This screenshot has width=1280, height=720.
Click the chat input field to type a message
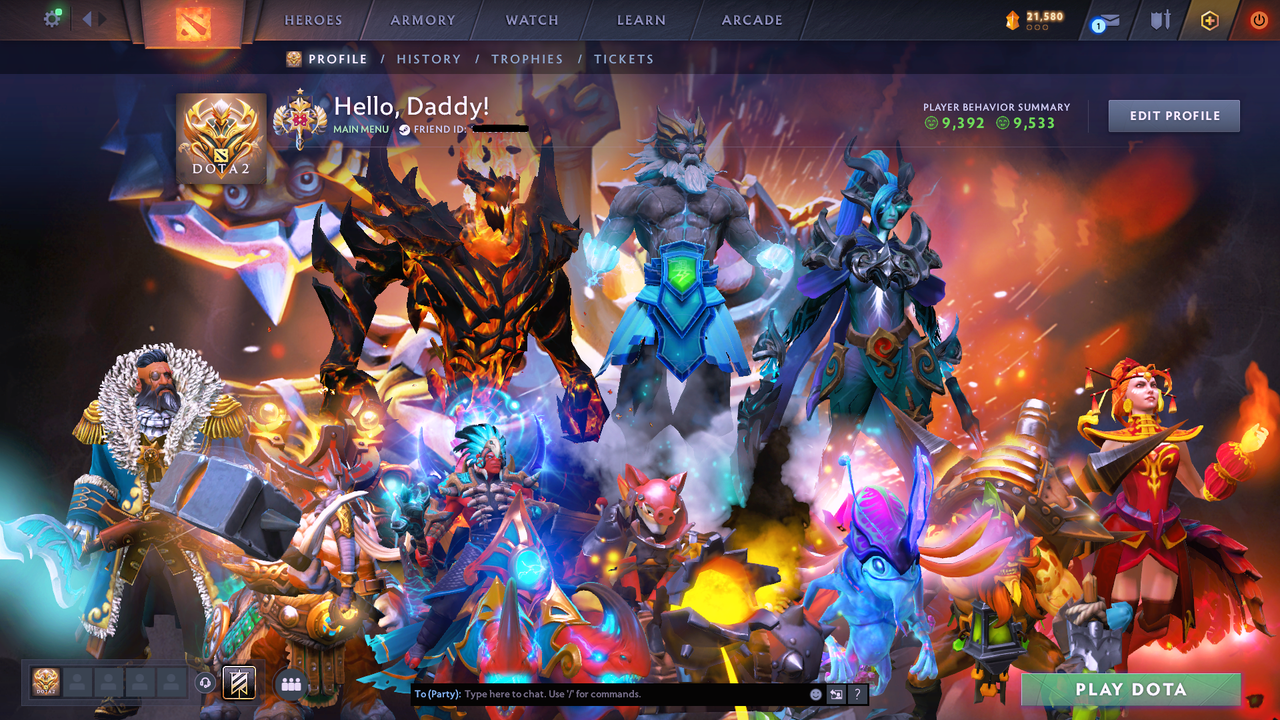(x=600, y=693)
